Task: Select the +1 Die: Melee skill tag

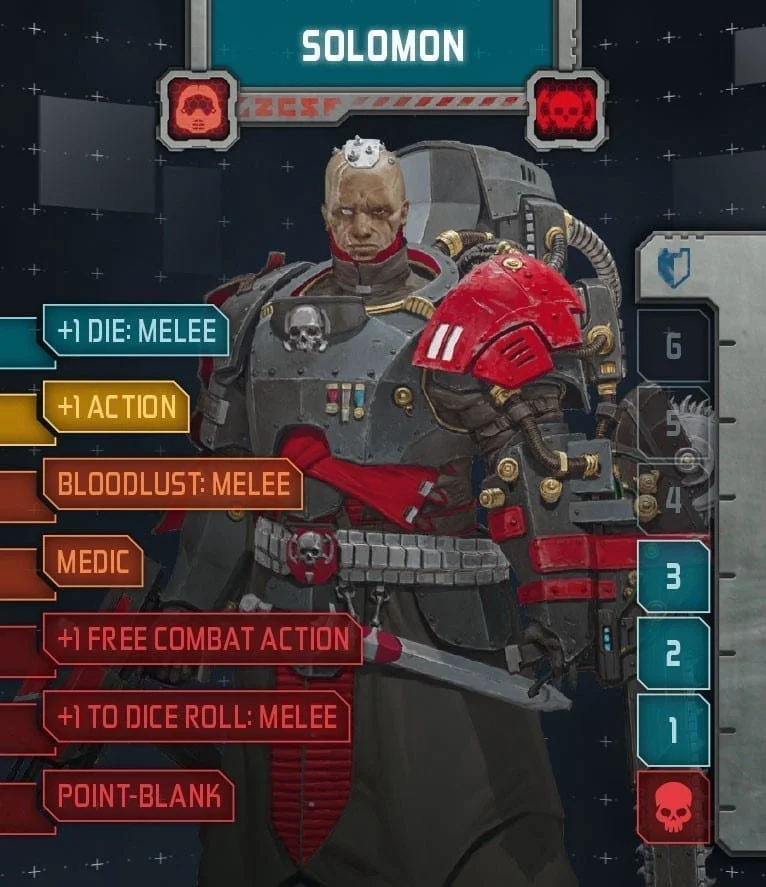Action: point(135,331)
